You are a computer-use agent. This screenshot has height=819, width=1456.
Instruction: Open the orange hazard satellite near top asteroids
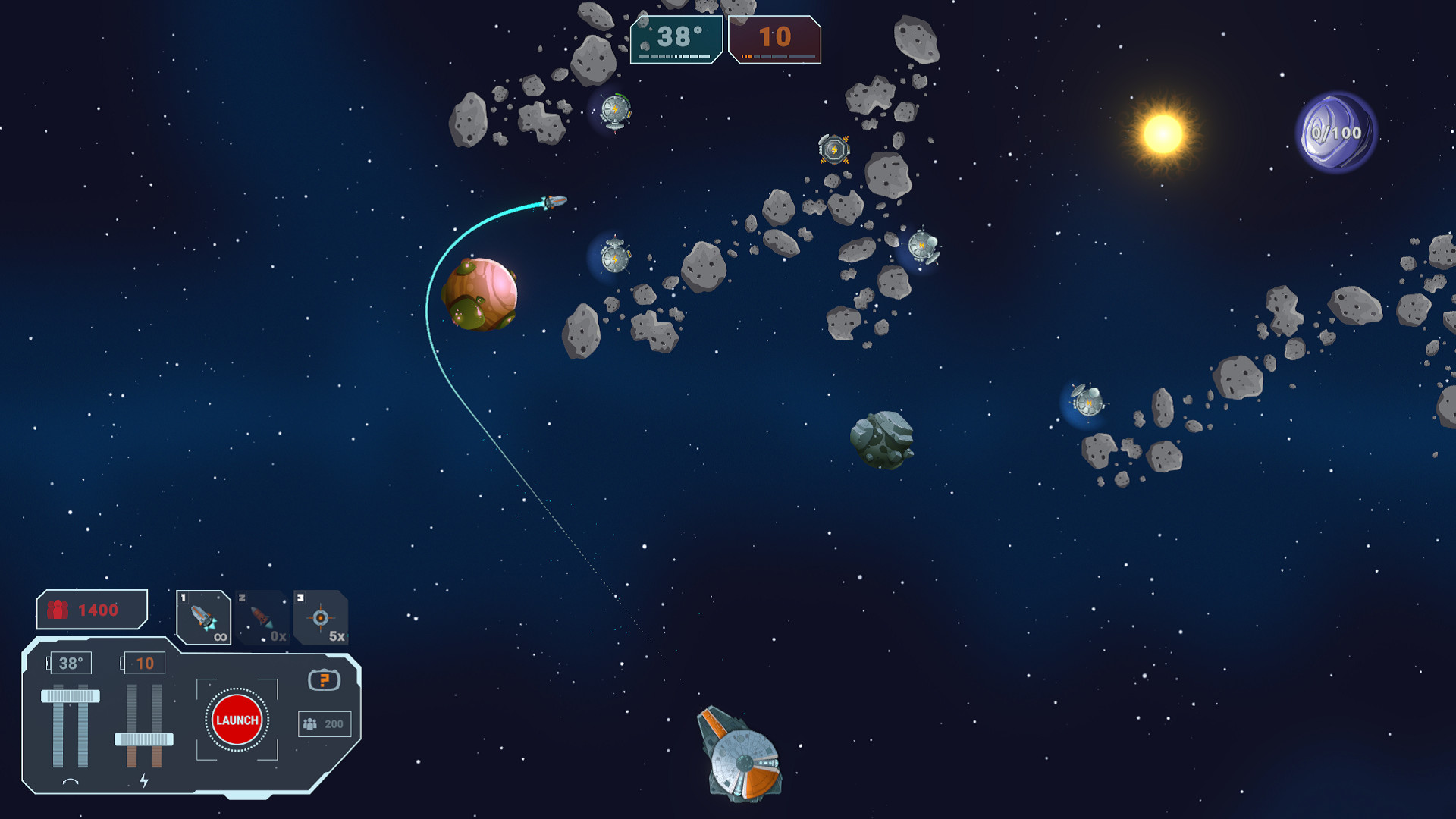834,148
